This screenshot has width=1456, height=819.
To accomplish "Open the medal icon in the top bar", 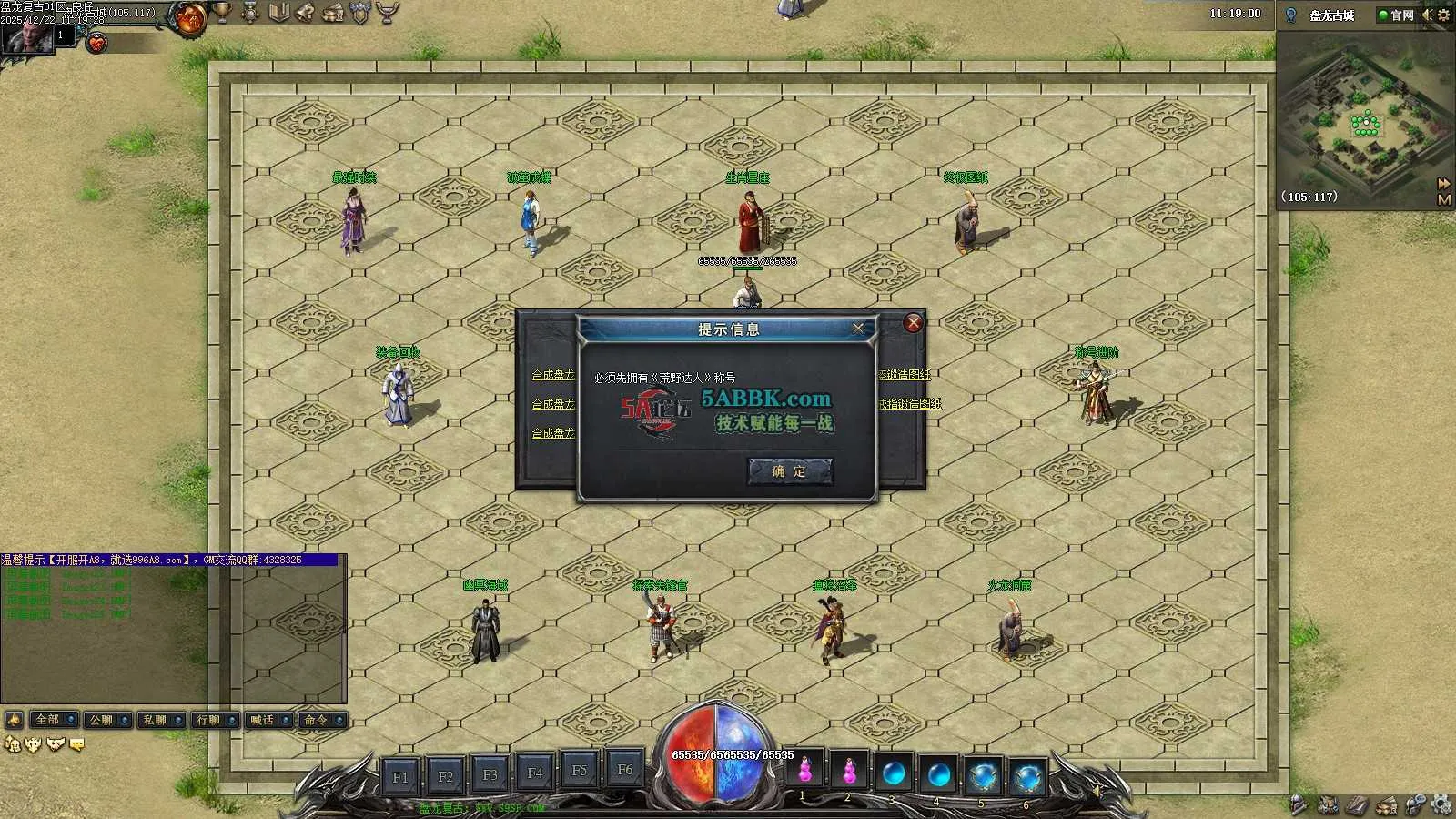I will [x=250, y=13].
